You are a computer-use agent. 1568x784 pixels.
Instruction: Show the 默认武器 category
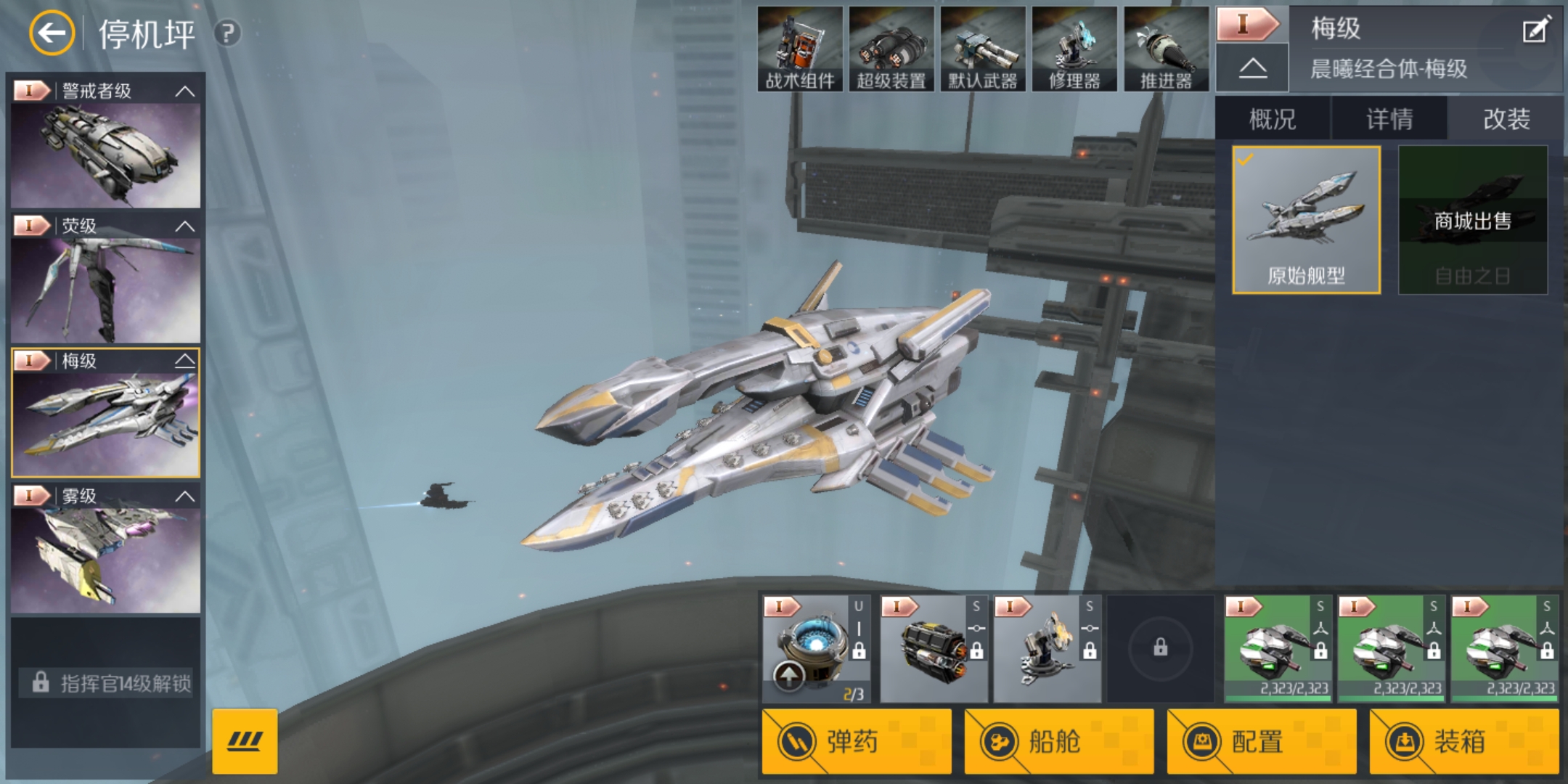click(x=983, y=49)
